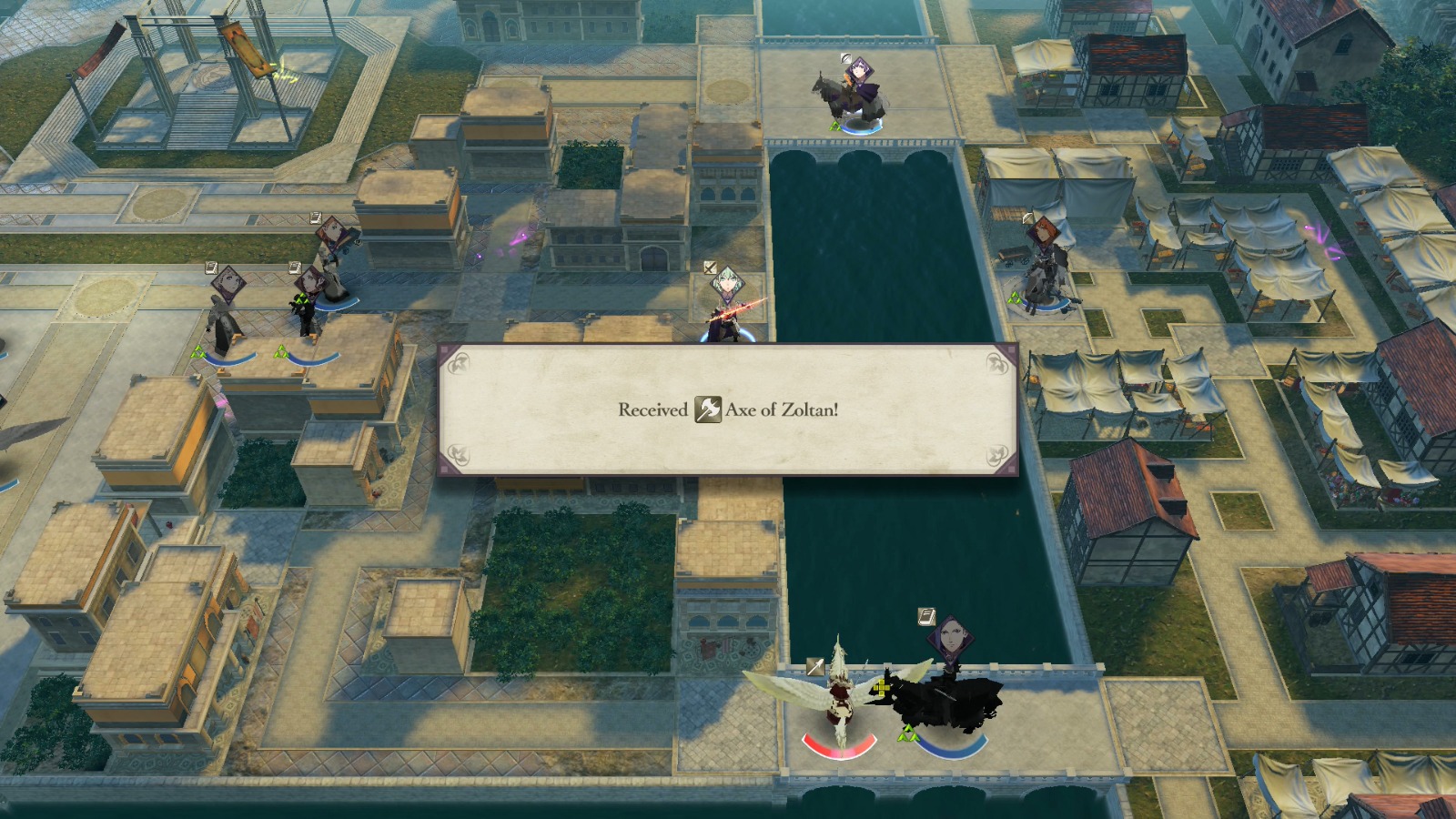Viewport: 1456px width, 819px height.
Task: Click the gray priest's diamond portrait on the left
Action: (228, 281)
